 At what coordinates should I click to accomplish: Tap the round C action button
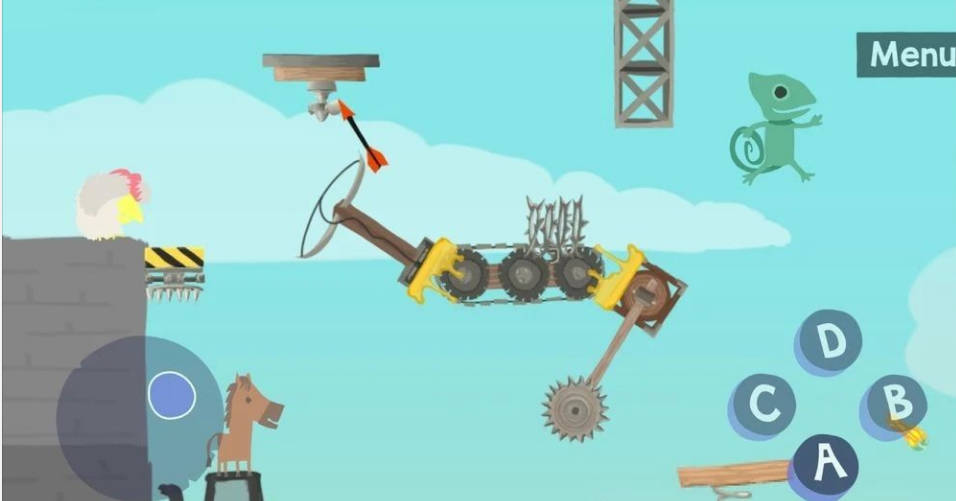[x=764, y=405]
